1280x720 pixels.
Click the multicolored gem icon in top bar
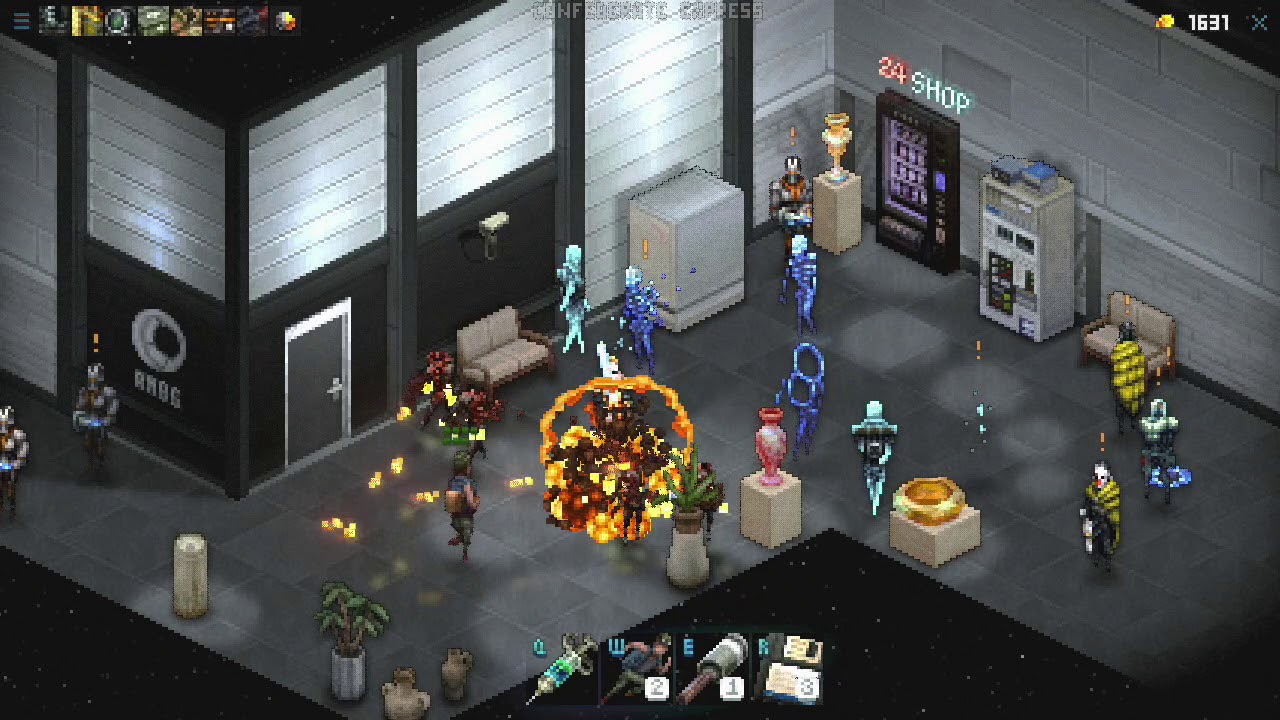(x=286, y=21)
